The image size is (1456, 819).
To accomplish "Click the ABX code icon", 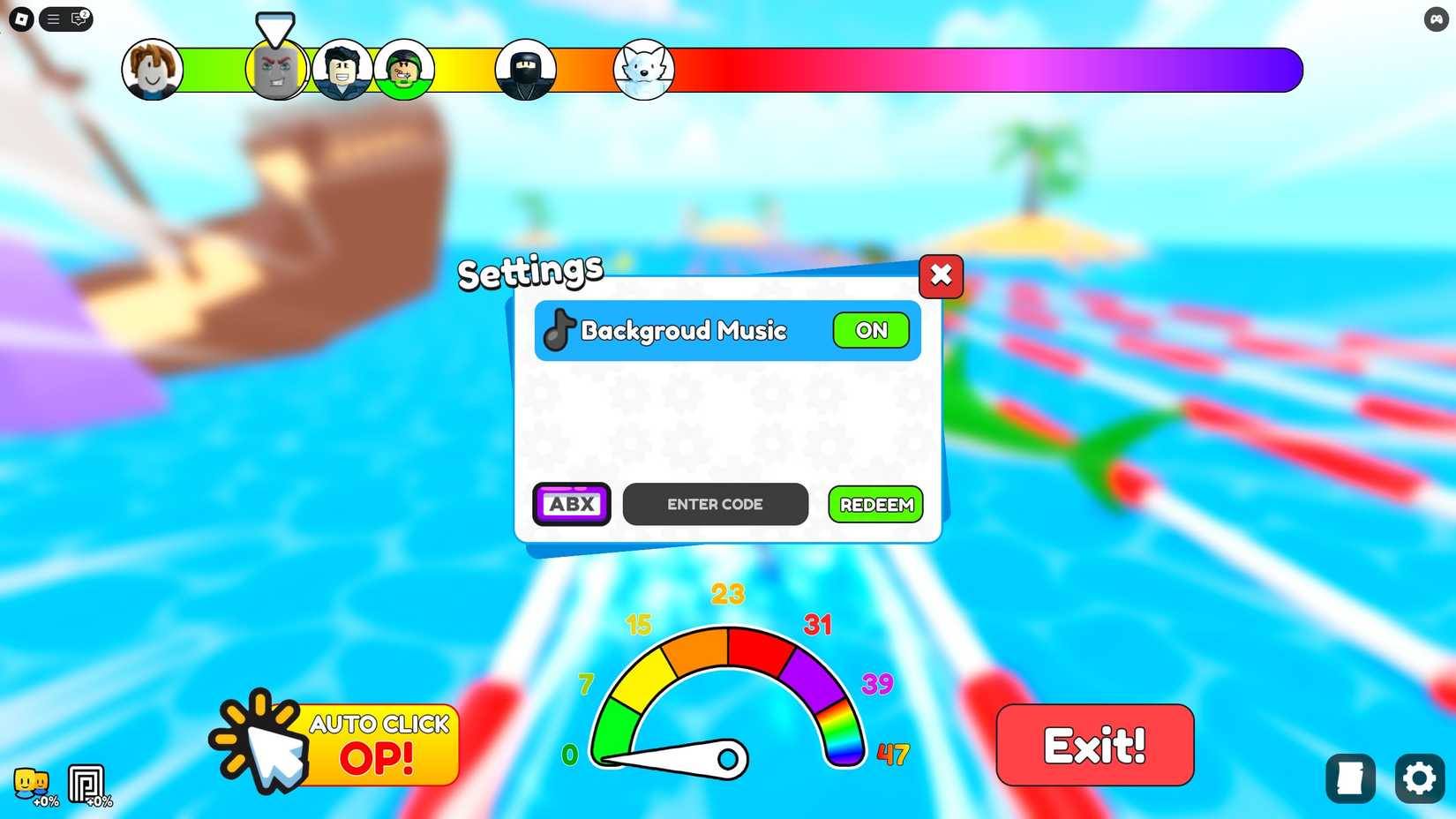I will 571,504.
